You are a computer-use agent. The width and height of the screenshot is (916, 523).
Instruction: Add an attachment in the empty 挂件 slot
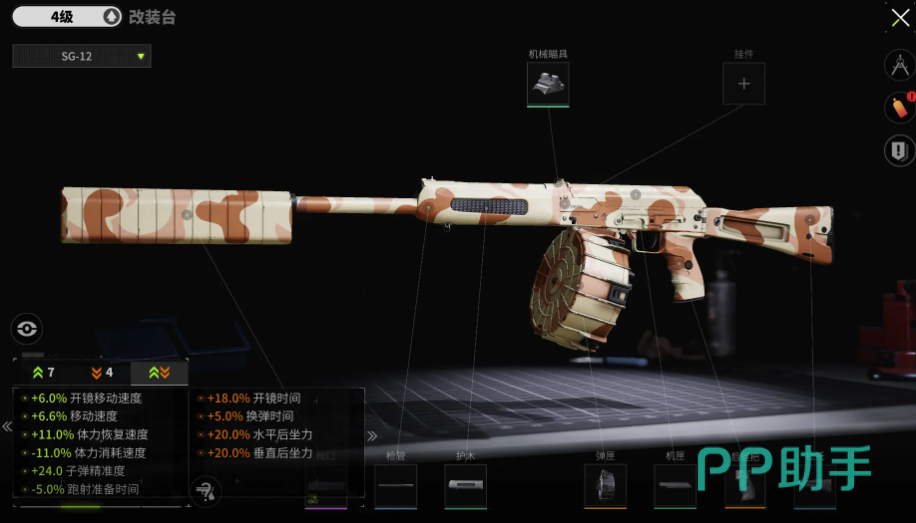(743, 84)
